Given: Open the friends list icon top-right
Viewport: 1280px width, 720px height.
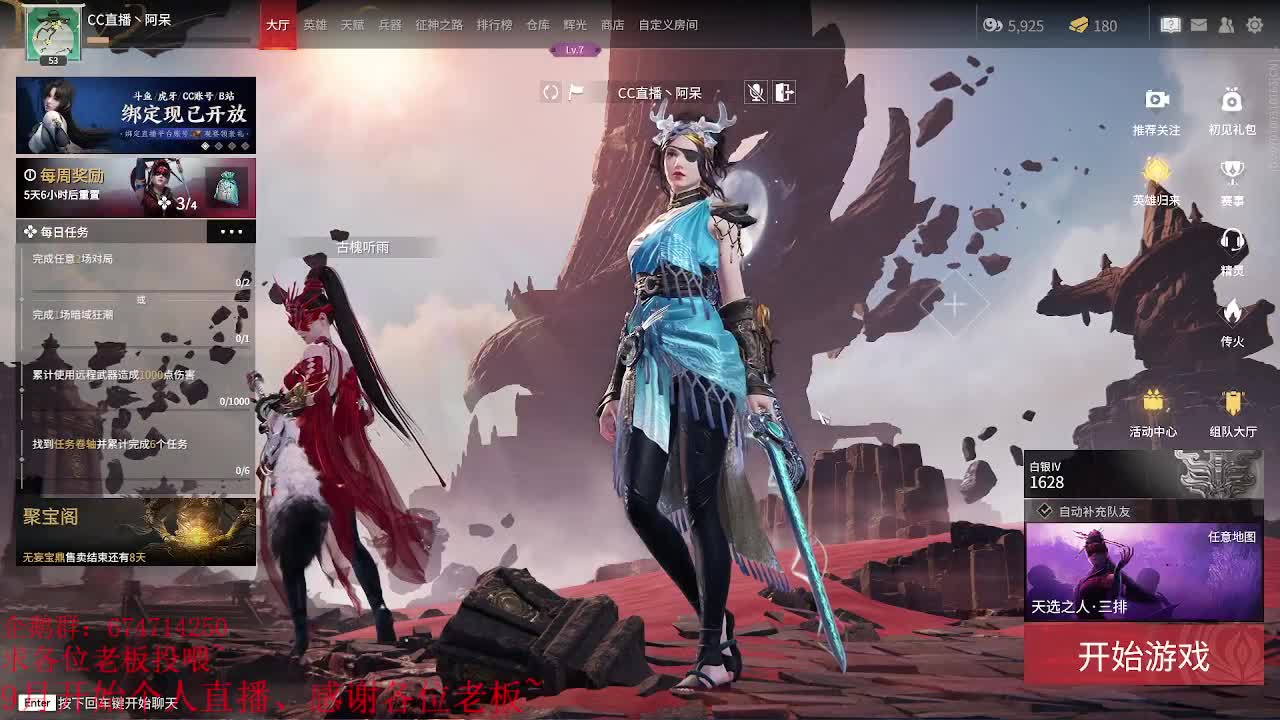Looking at the screenshot, I should 1225,26.
